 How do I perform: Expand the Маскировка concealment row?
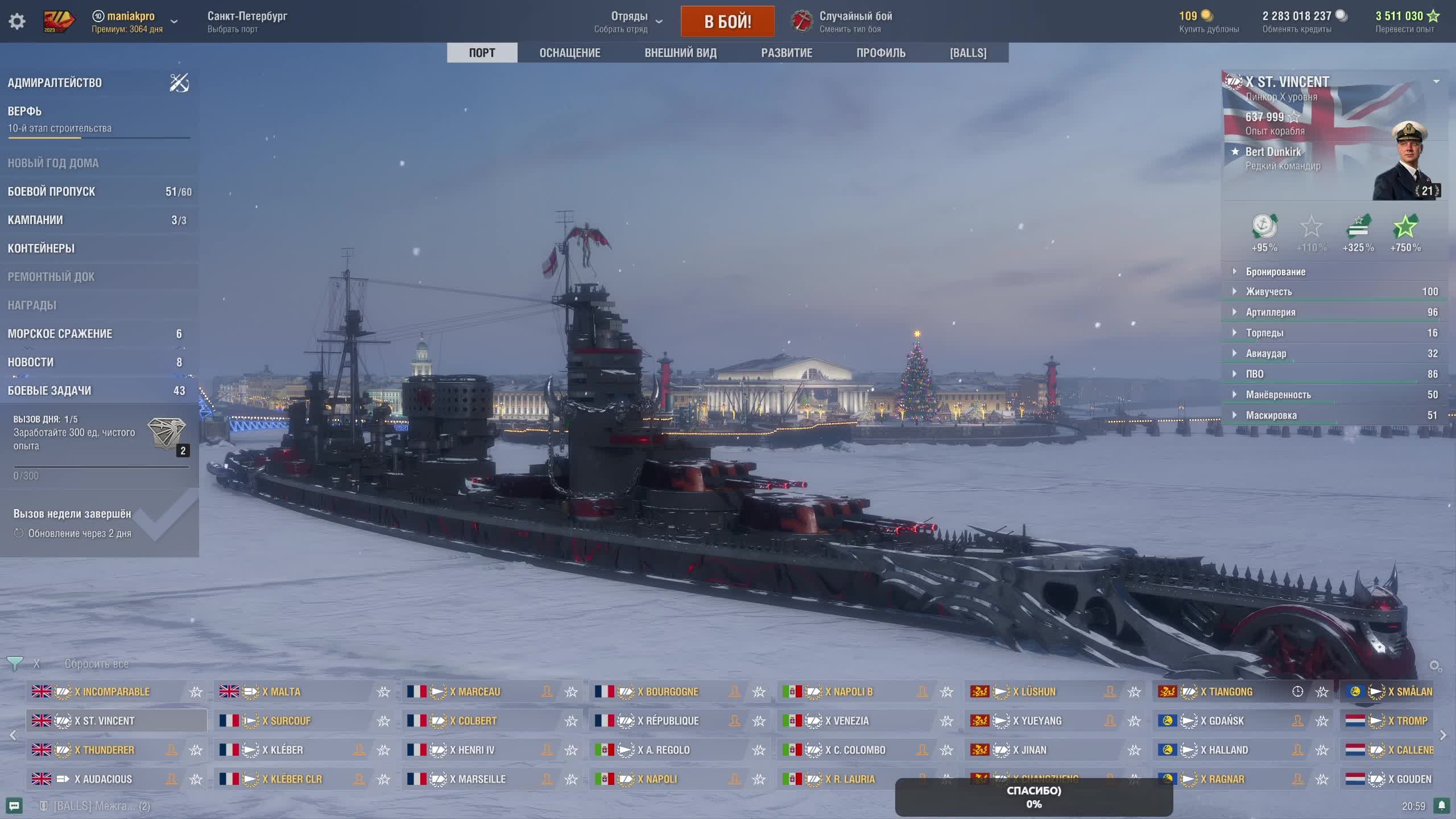point(1271,415)
